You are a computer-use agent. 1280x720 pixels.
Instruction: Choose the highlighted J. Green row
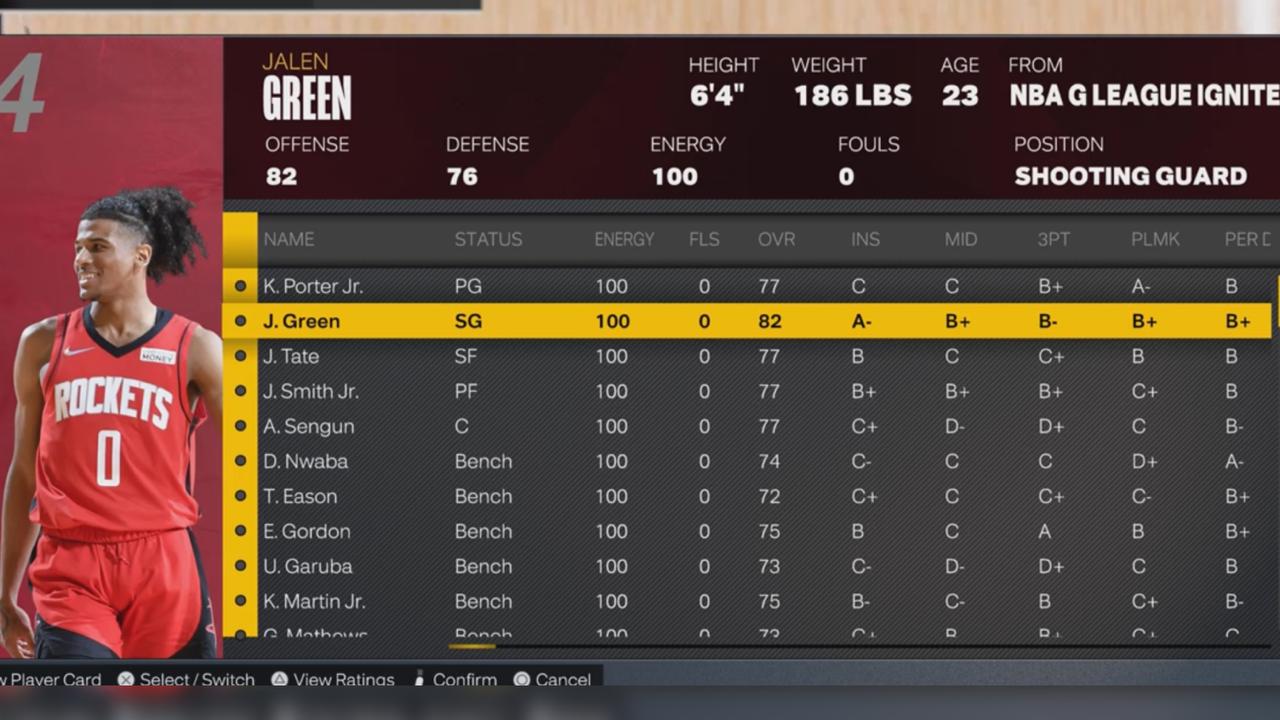click(301, 321)
